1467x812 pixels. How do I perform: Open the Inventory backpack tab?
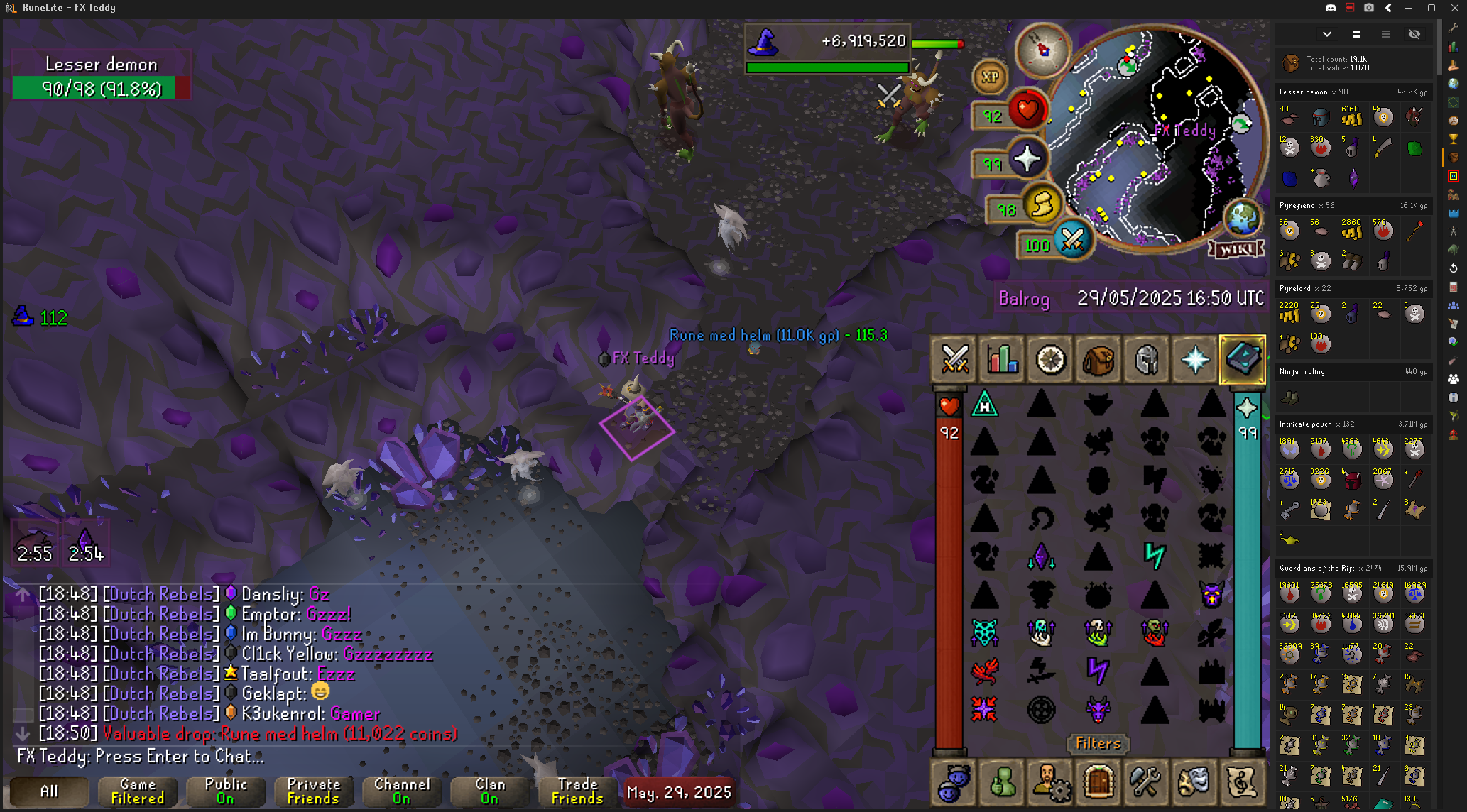1098,360
